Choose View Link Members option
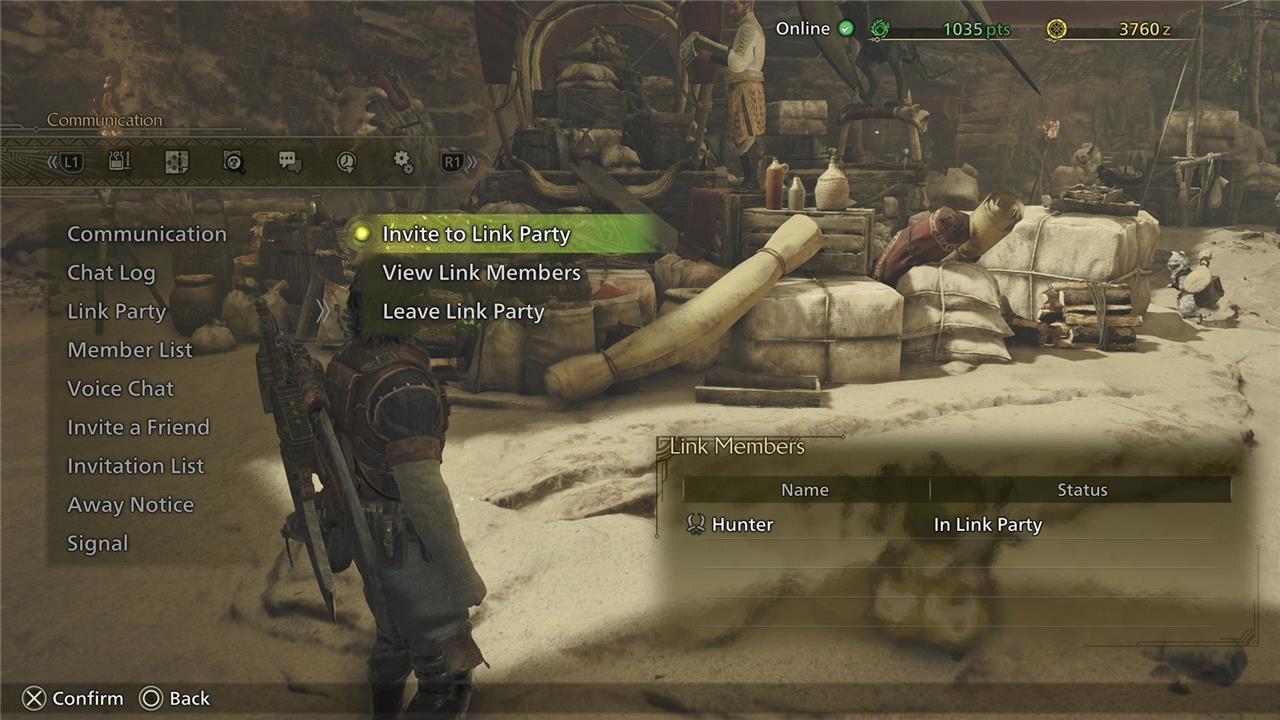Viewport: 1280px width, 720px height. 481,273
